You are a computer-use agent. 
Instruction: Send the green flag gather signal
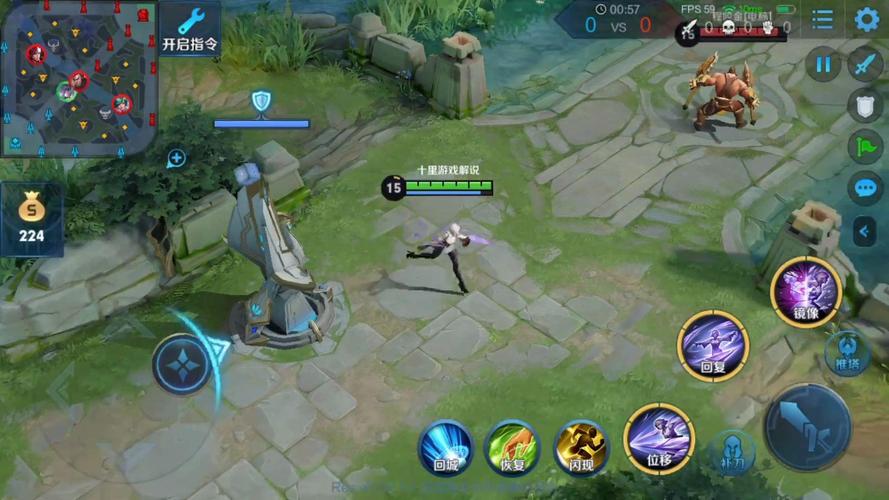point(864,147)
